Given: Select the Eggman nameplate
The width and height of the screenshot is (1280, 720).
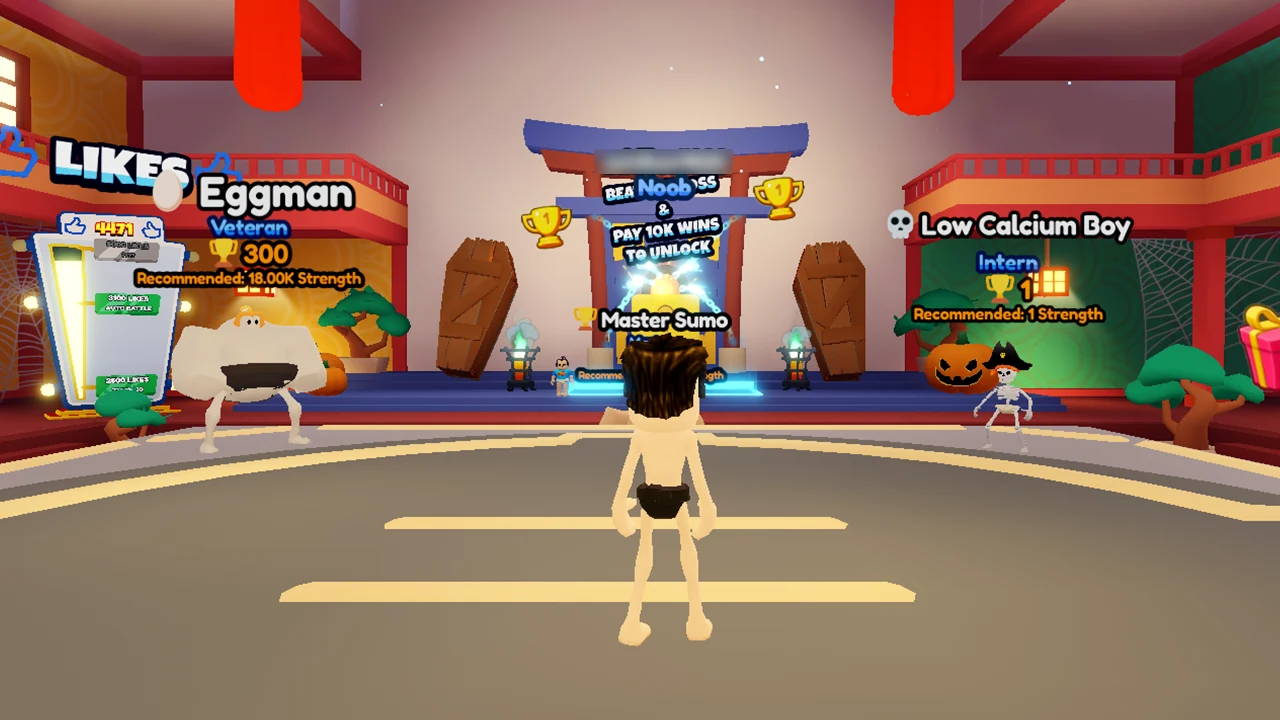Looking at the screenshot, I should 275,193.
